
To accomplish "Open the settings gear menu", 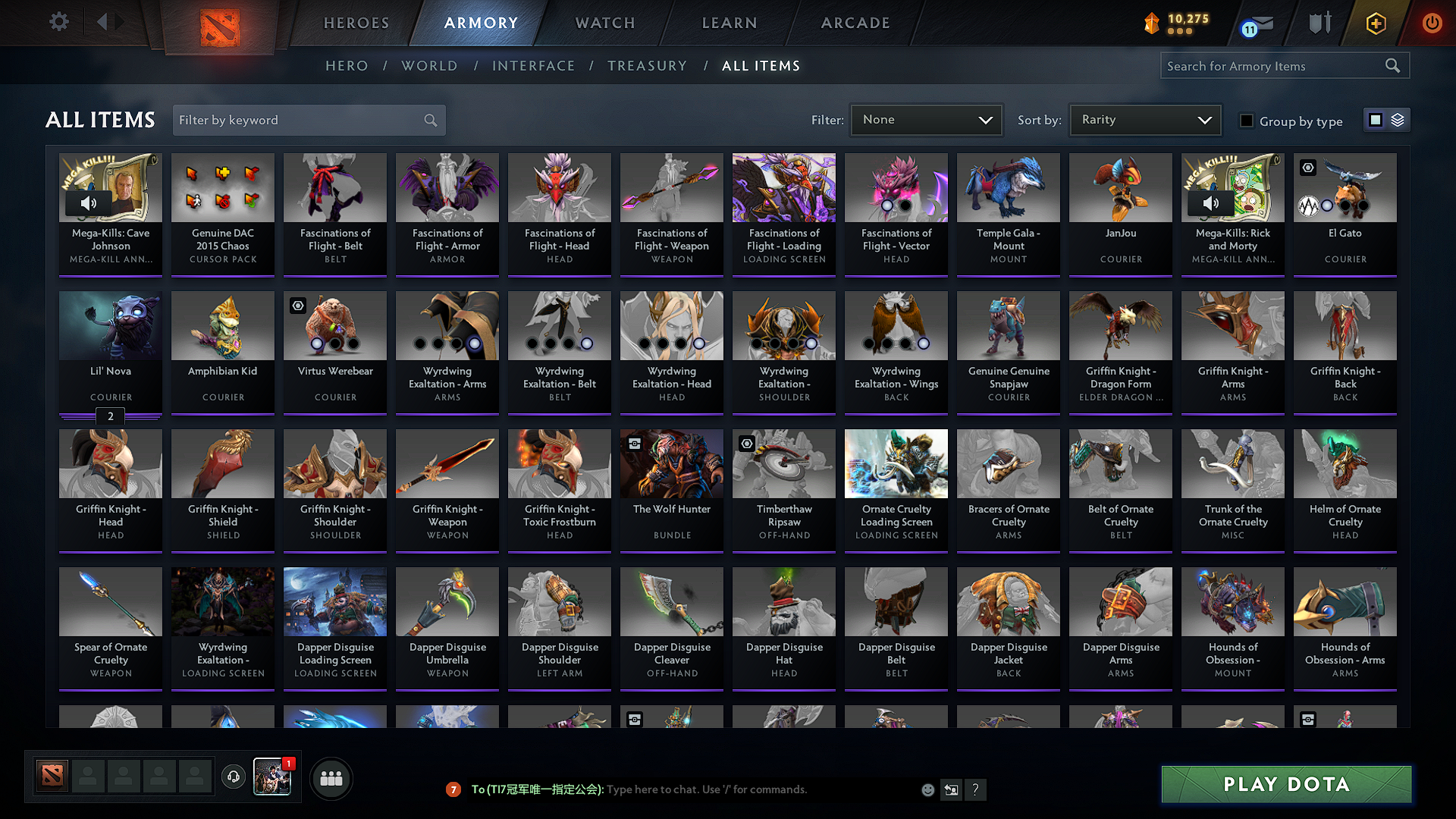I will 58,22.
